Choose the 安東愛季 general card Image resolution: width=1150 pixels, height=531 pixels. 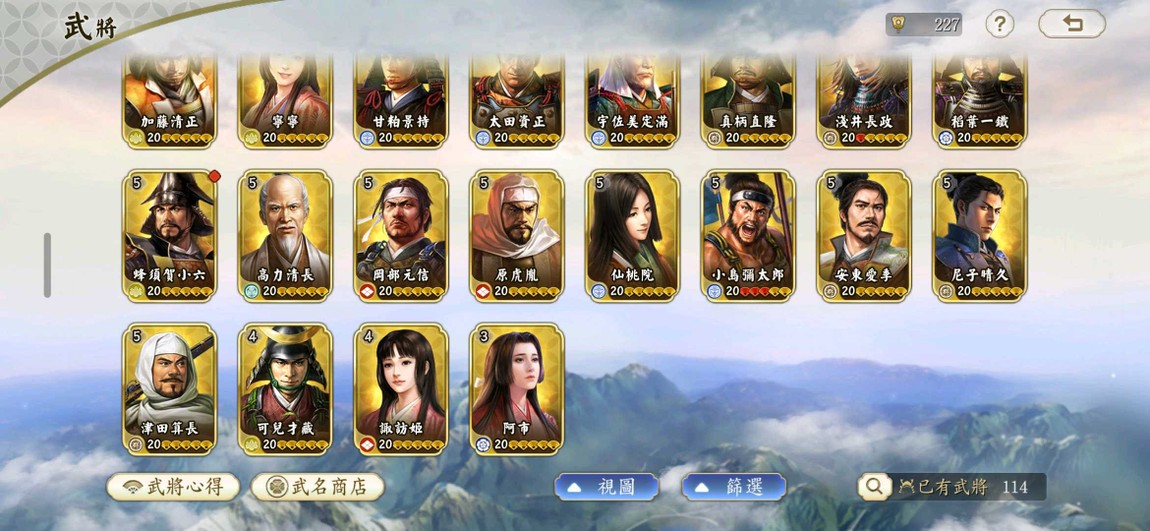point(865,235)
